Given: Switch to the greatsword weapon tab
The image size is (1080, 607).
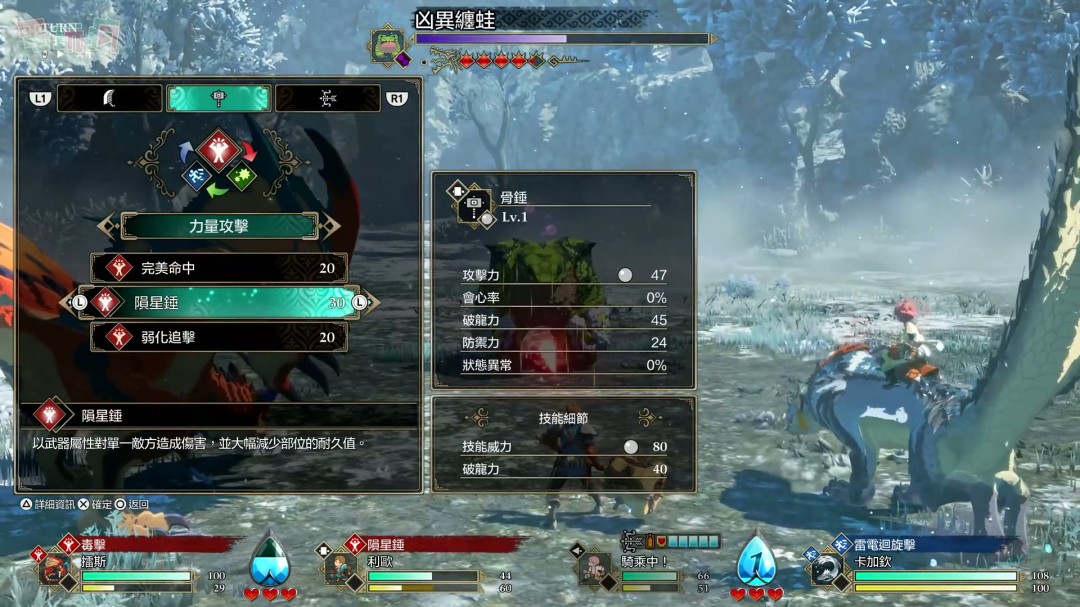Looking at the screenshot, I should [109, 98].
